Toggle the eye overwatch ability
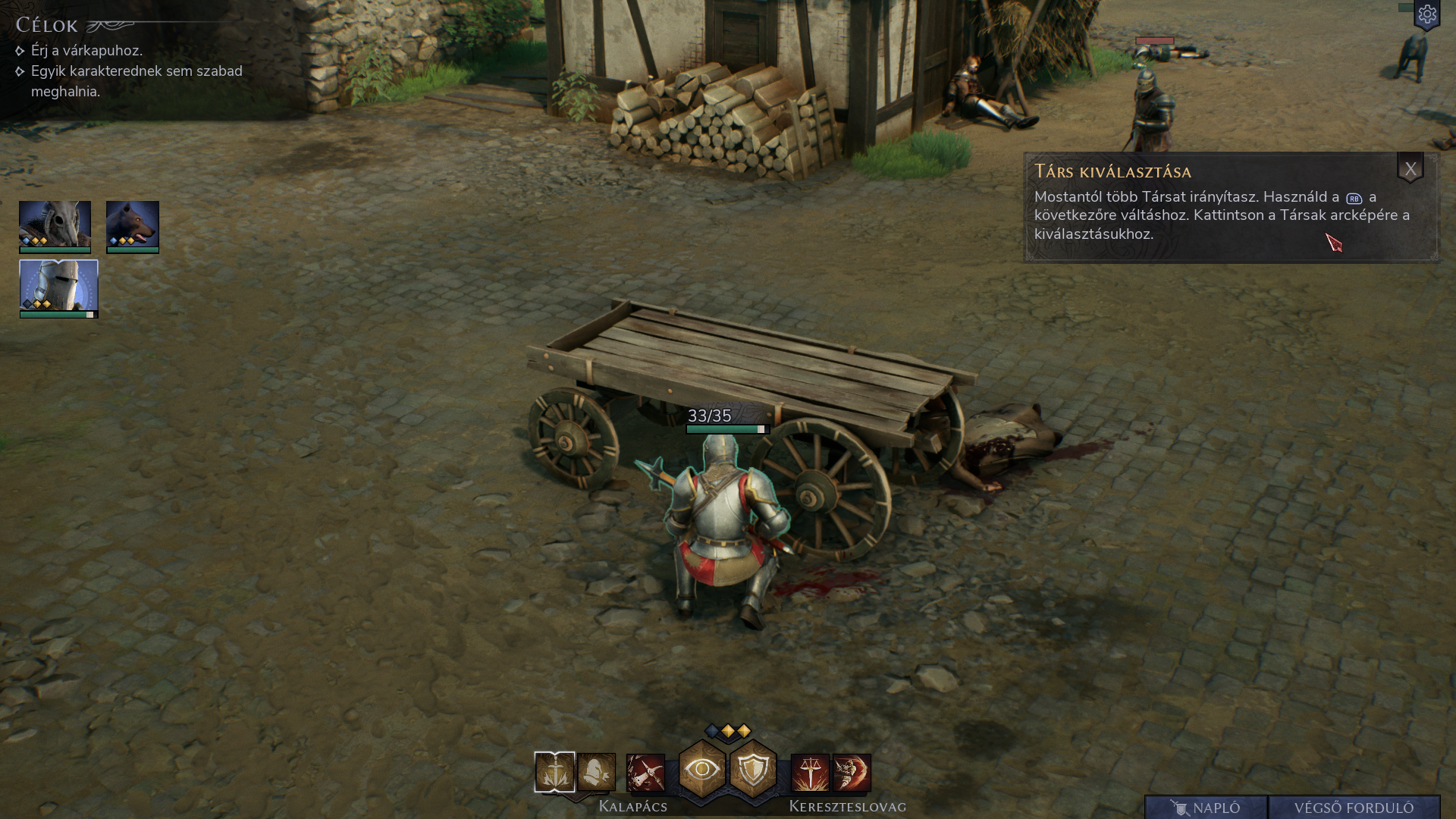This screenshot has height=819, width=1456. point(701,770)
